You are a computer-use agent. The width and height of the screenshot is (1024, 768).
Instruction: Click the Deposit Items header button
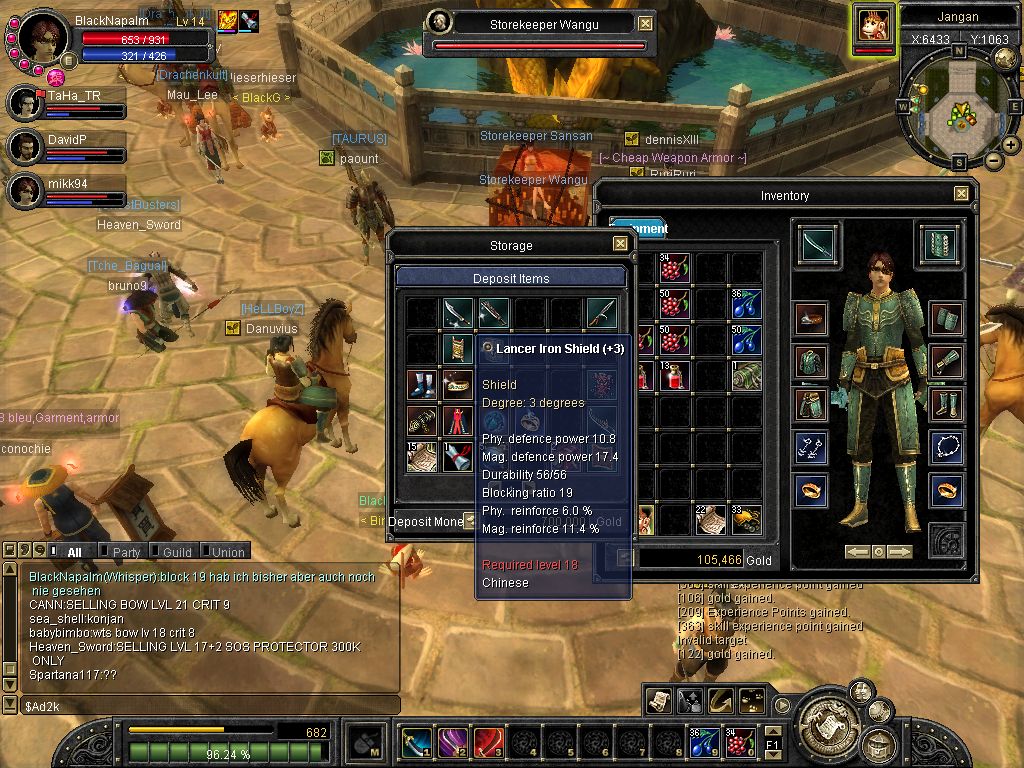pos(511,278)
